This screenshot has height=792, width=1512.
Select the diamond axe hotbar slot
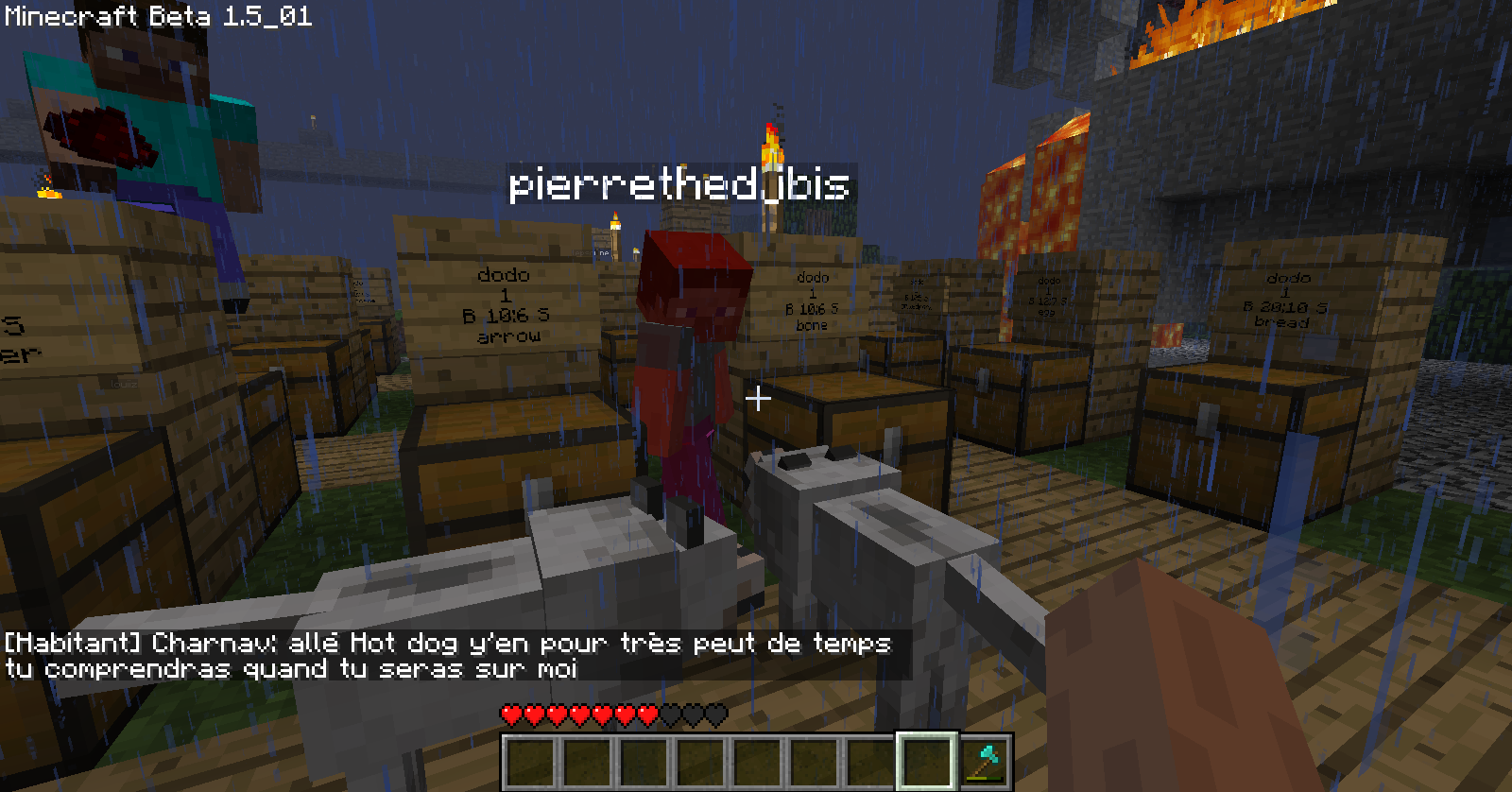[x=985, y=762]
